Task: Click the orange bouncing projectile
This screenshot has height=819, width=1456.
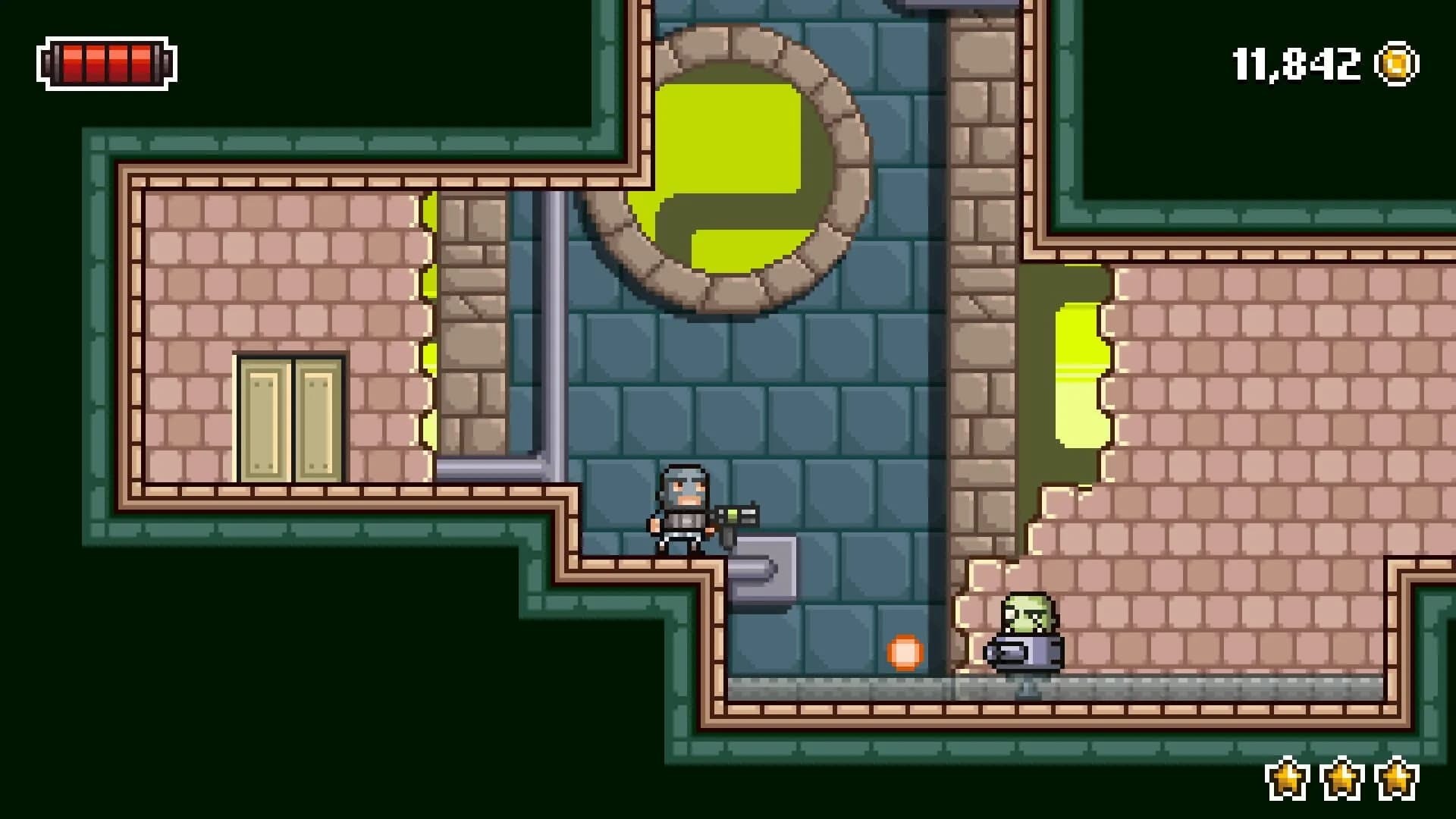Action: click(x=905, y=651)
